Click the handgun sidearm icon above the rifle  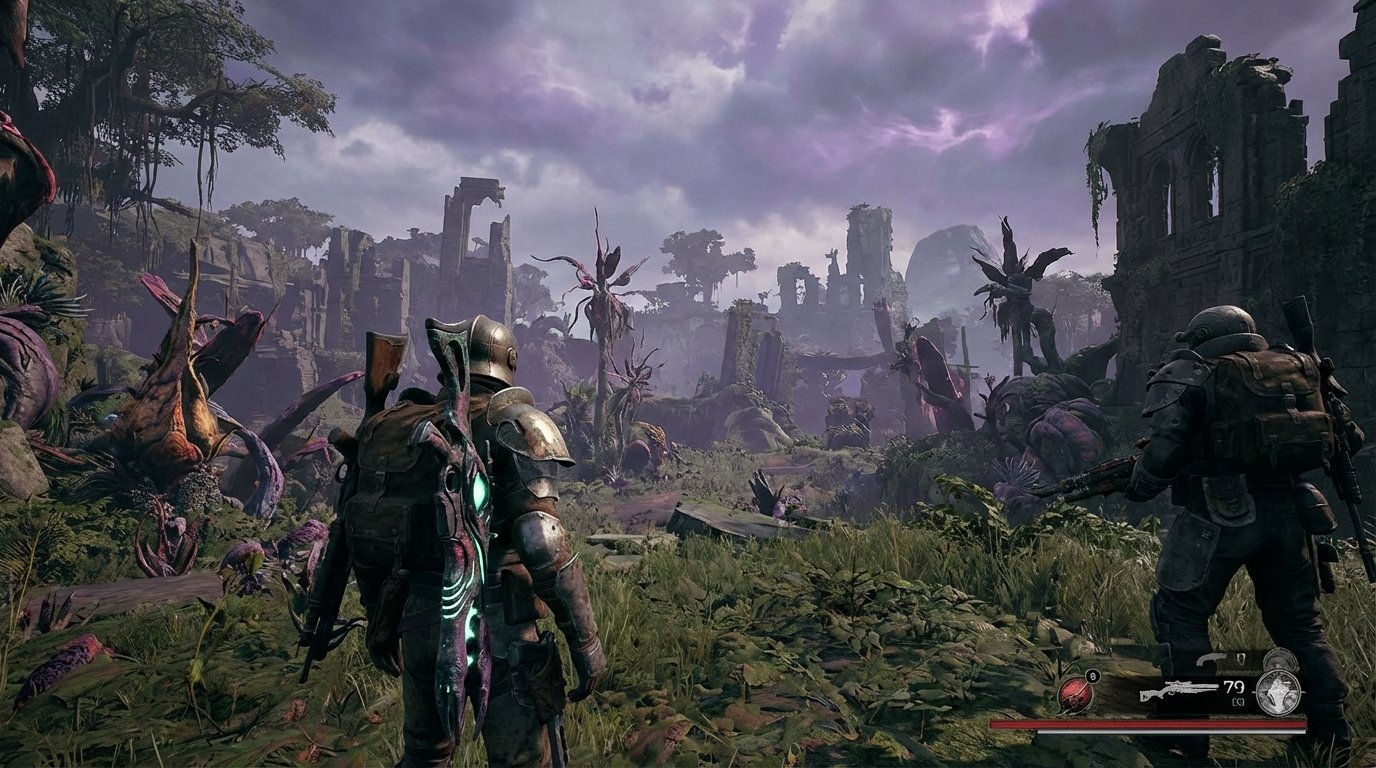pos(1211,659)
